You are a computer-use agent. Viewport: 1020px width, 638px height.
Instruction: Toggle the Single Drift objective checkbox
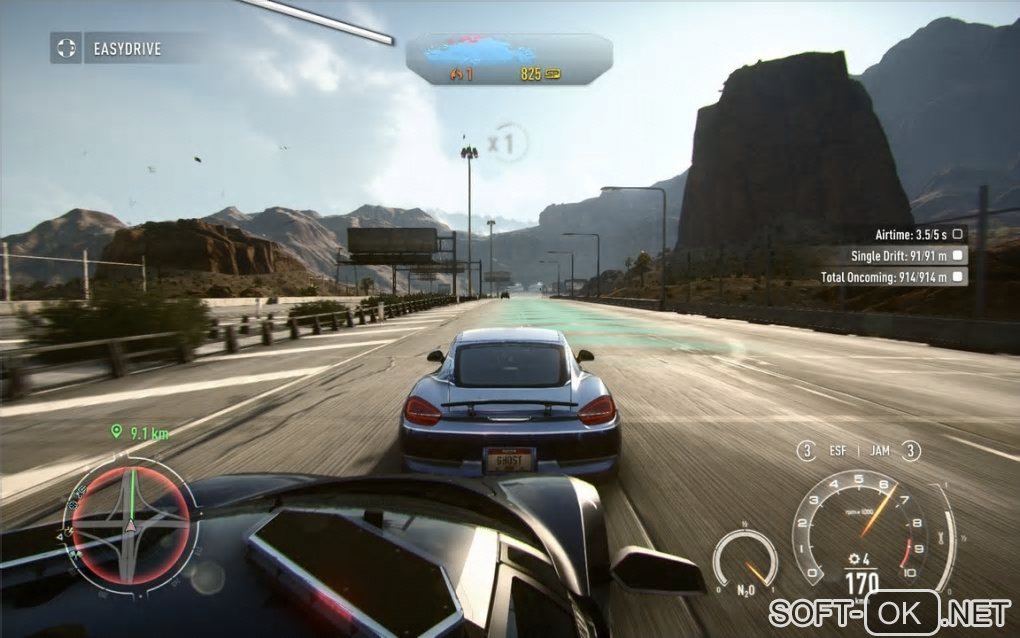pyautogui.click(x=957, y=255)
